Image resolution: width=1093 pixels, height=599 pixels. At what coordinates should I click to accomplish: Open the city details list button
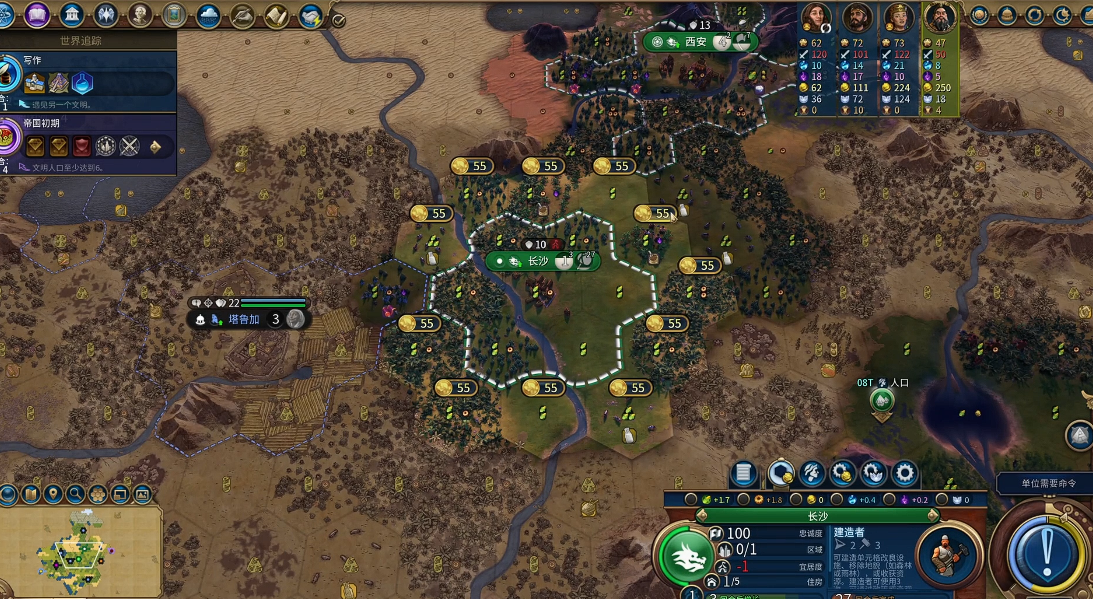tap(744, 473)
